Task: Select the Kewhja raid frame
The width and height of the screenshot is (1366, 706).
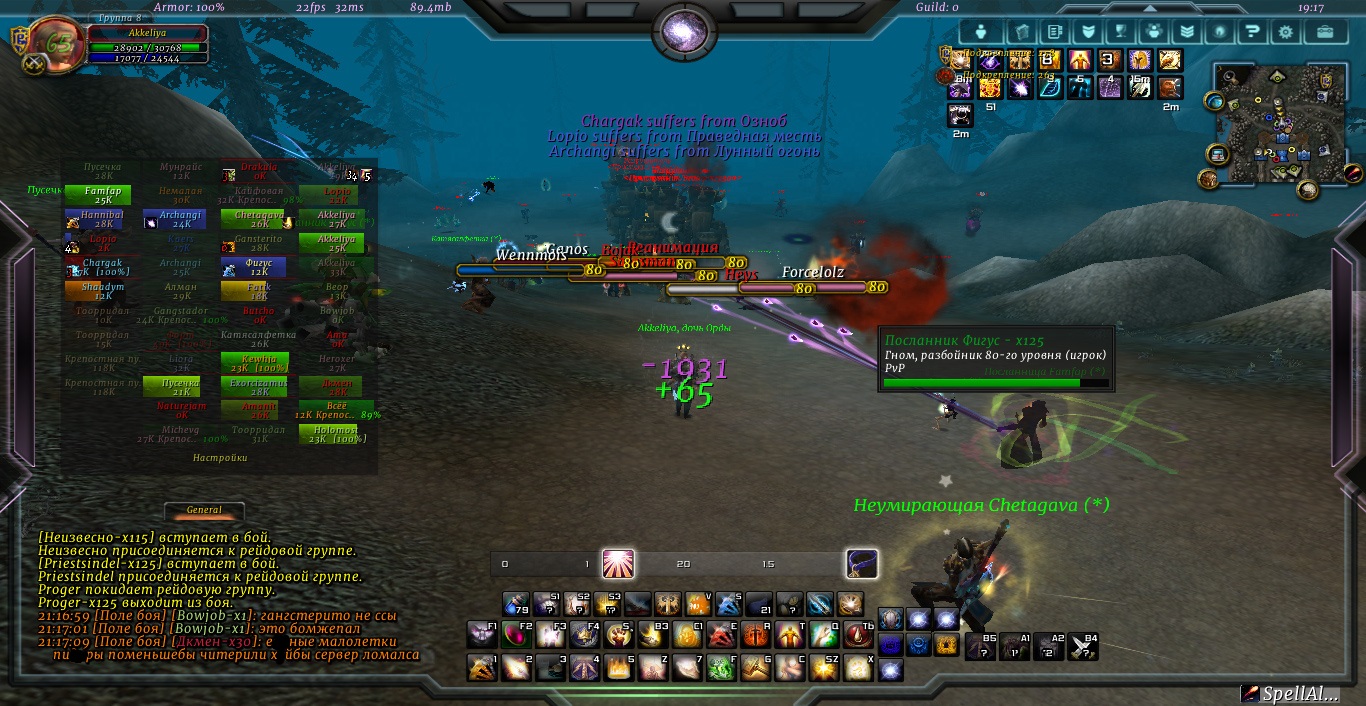Action: click(259, 363)
